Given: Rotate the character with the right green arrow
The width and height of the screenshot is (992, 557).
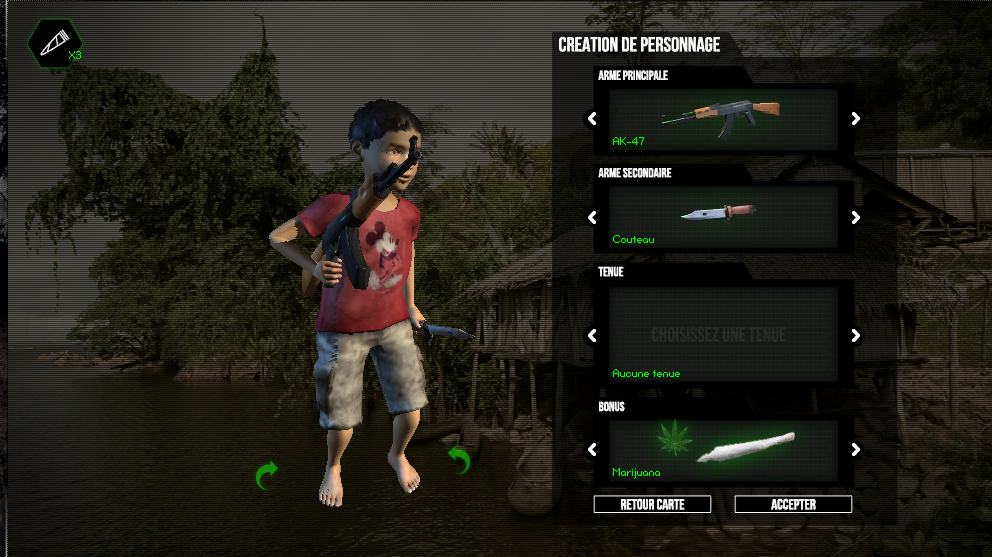Looking at the screenshot, I should click(x=459, y=460).
